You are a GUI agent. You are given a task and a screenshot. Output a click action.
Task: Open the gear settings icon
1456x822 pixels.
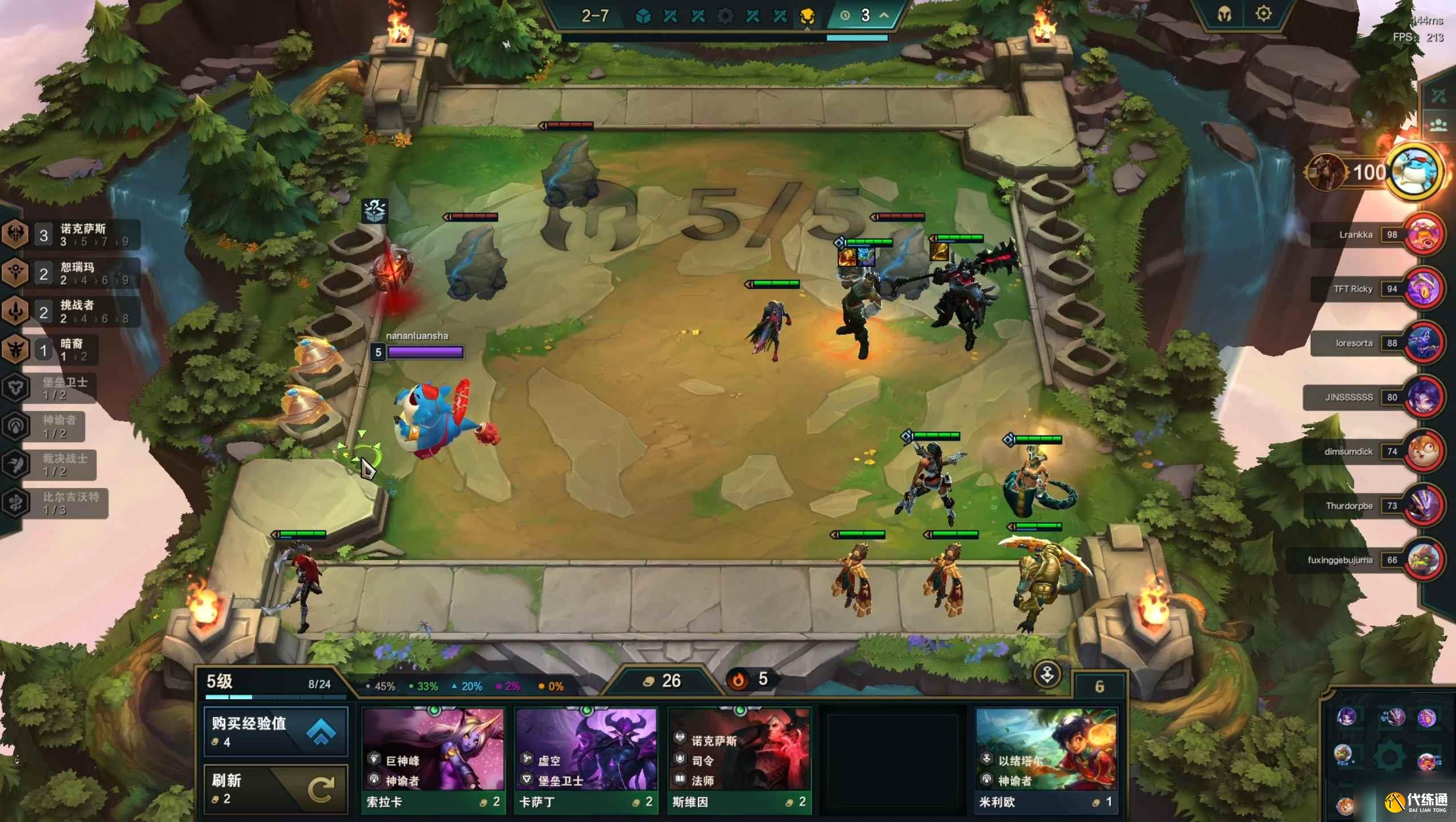(x=1264, y=14)
